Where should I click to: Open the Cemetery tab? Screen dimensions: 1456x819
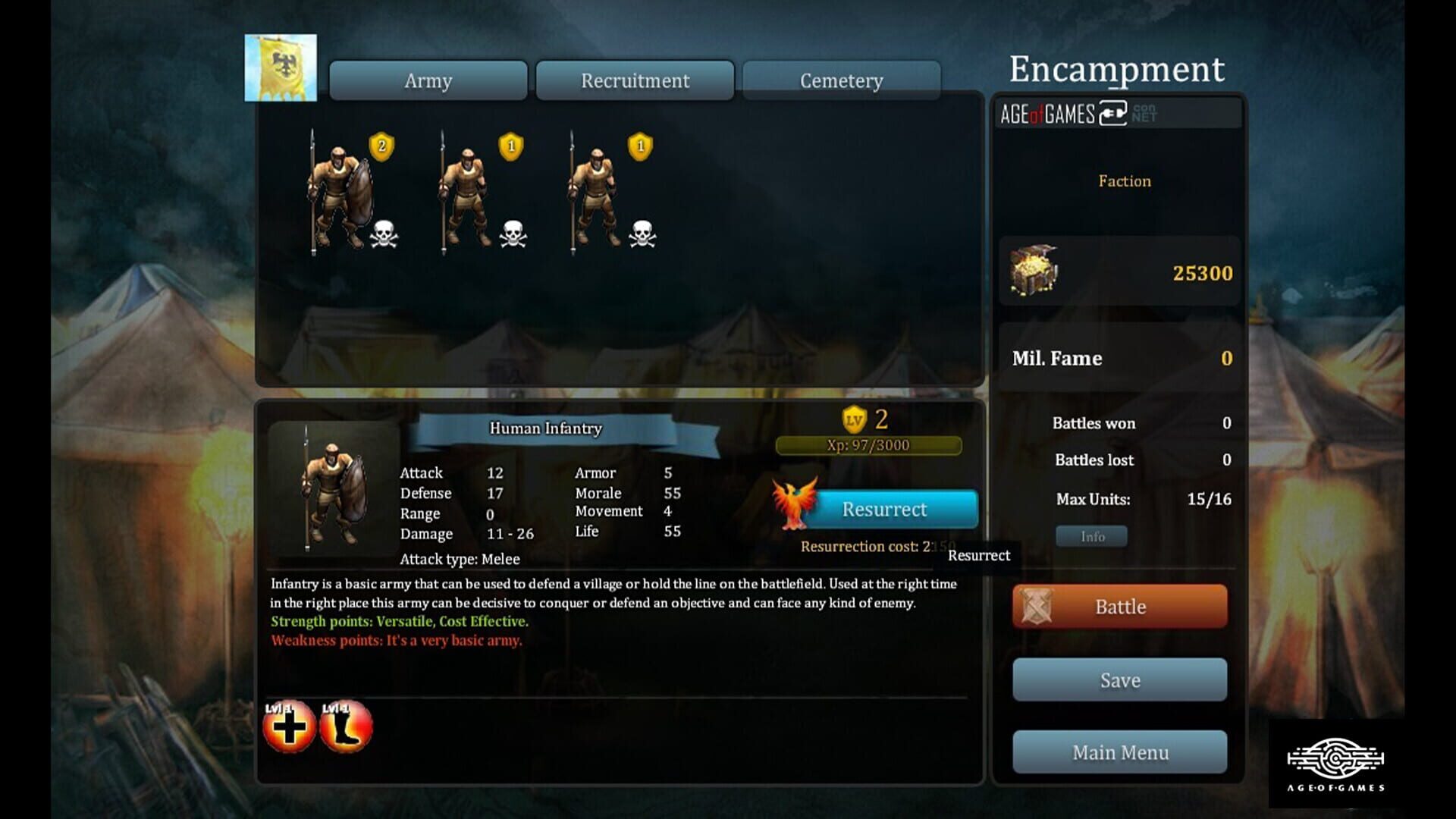839,80
